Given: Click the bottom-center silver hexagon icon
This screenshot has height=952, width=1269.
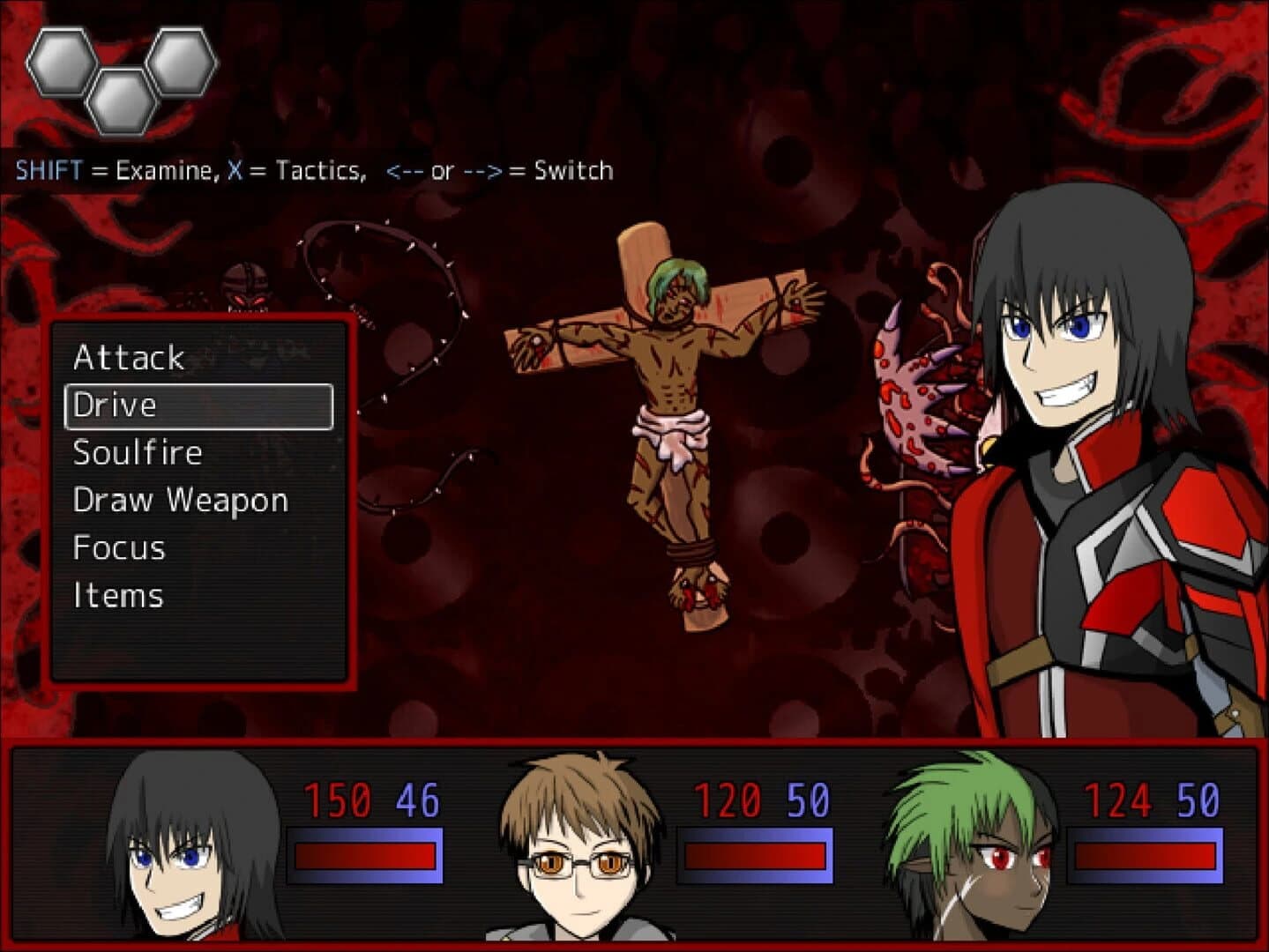Looking at the screenshot, I should (120, 102).
